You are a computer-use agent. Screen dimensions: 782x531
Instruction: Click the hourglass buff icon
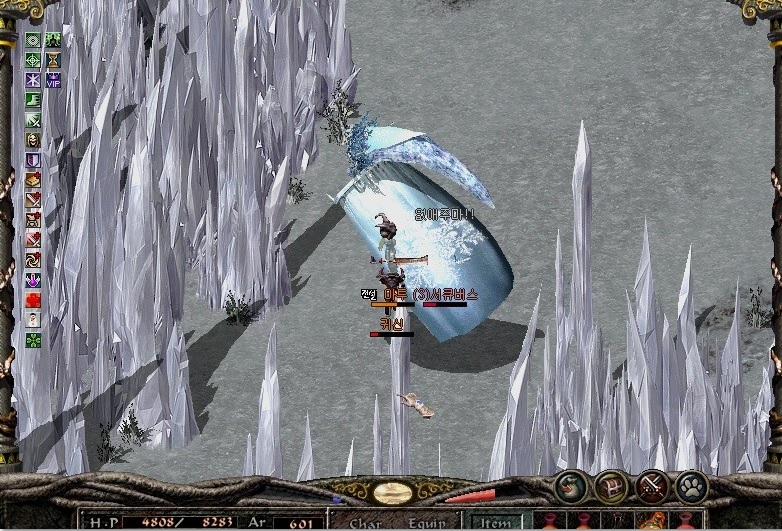point(53,60)
